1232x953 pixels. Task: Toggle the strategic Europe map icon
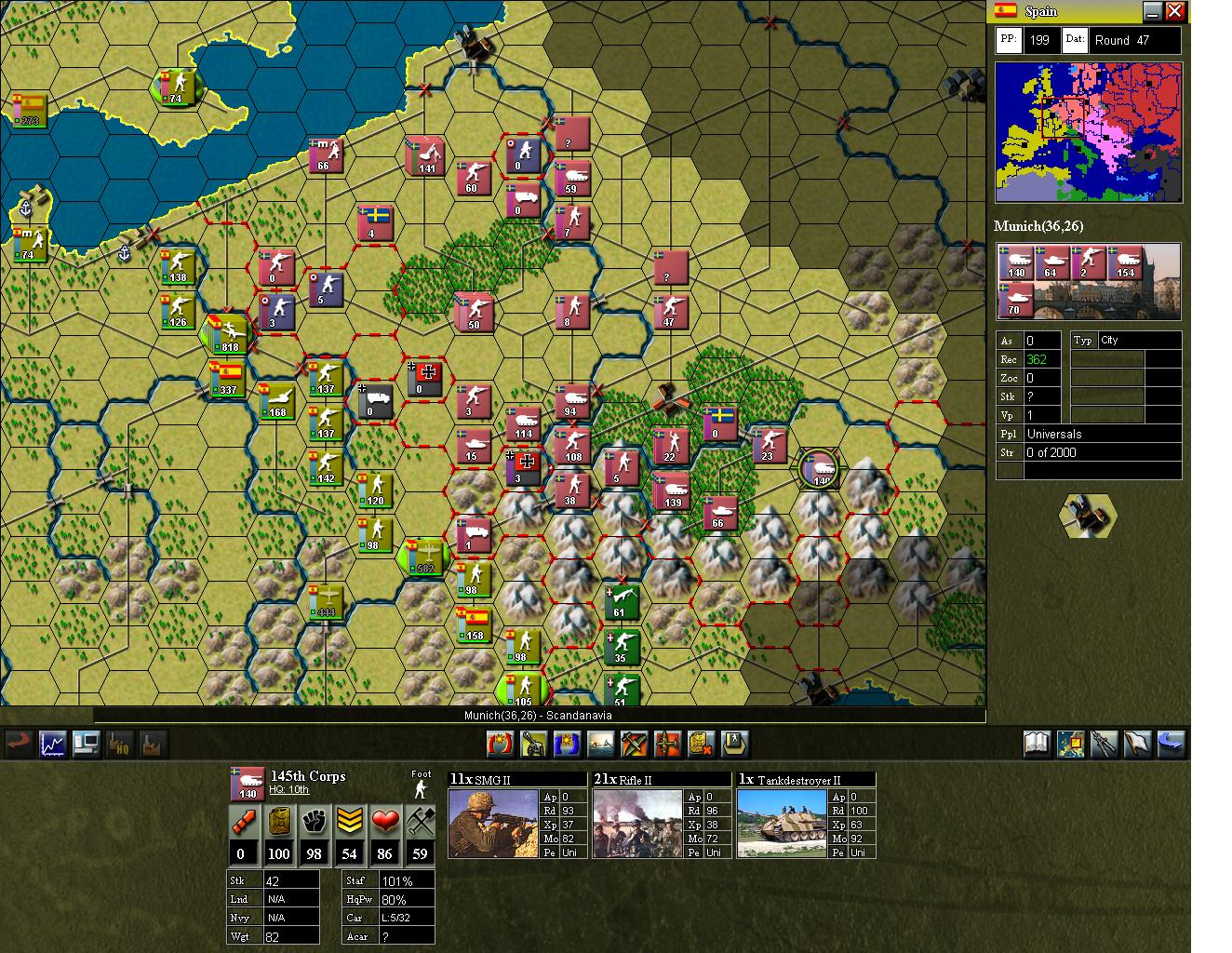tap(1069, 744)
